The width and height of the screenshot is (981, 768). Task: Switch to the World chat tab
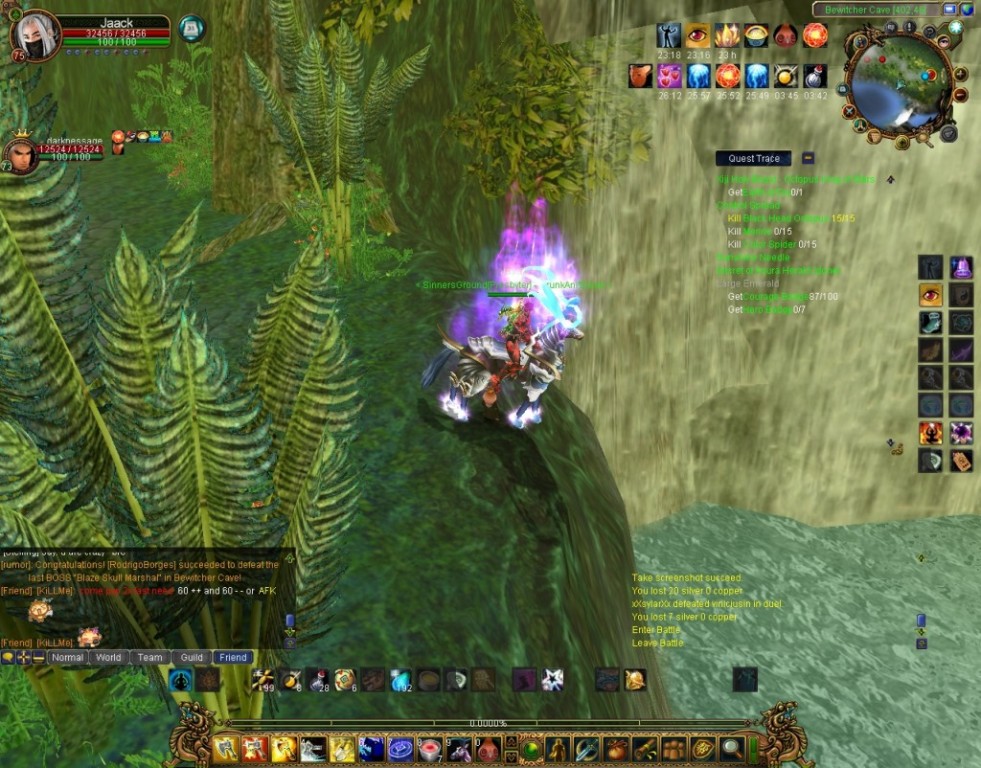[109, 657]
